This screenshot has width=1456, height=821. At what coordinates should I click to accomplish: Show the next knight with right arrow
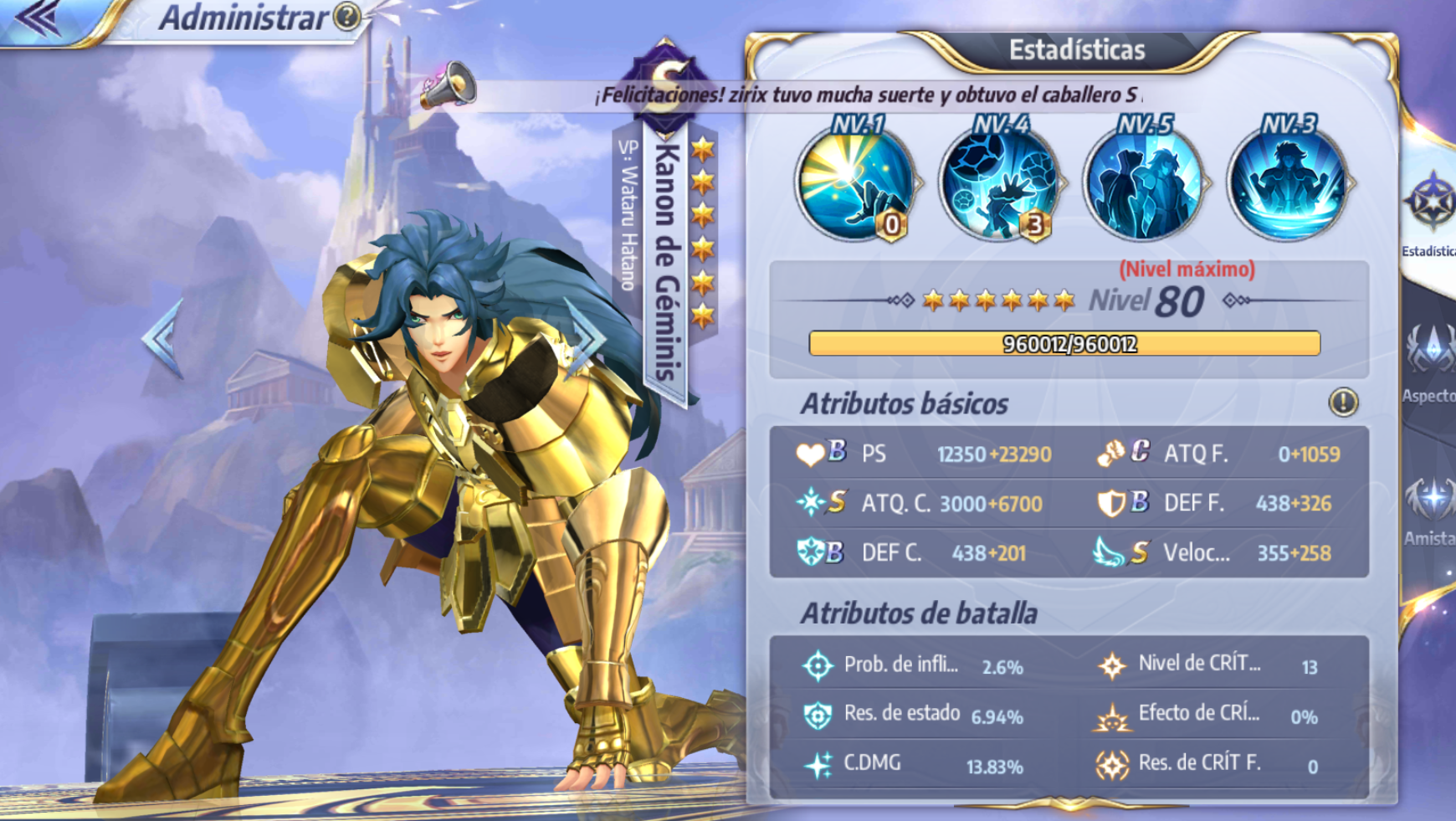[587, 338]
